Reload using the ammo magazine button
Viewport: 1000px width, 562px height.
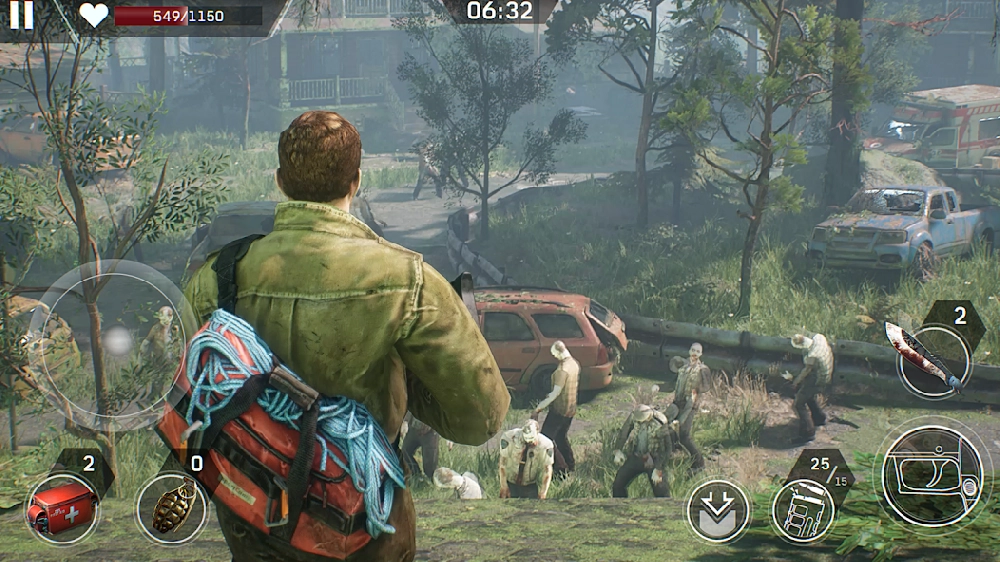[x=803, y=510]
